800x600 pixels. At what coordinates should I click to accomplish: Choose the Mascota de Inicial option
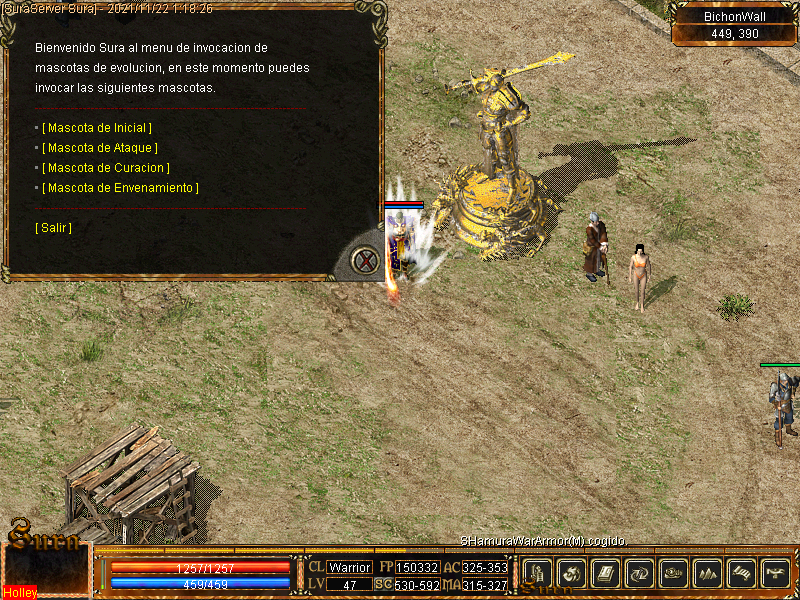tap(97, 128)
